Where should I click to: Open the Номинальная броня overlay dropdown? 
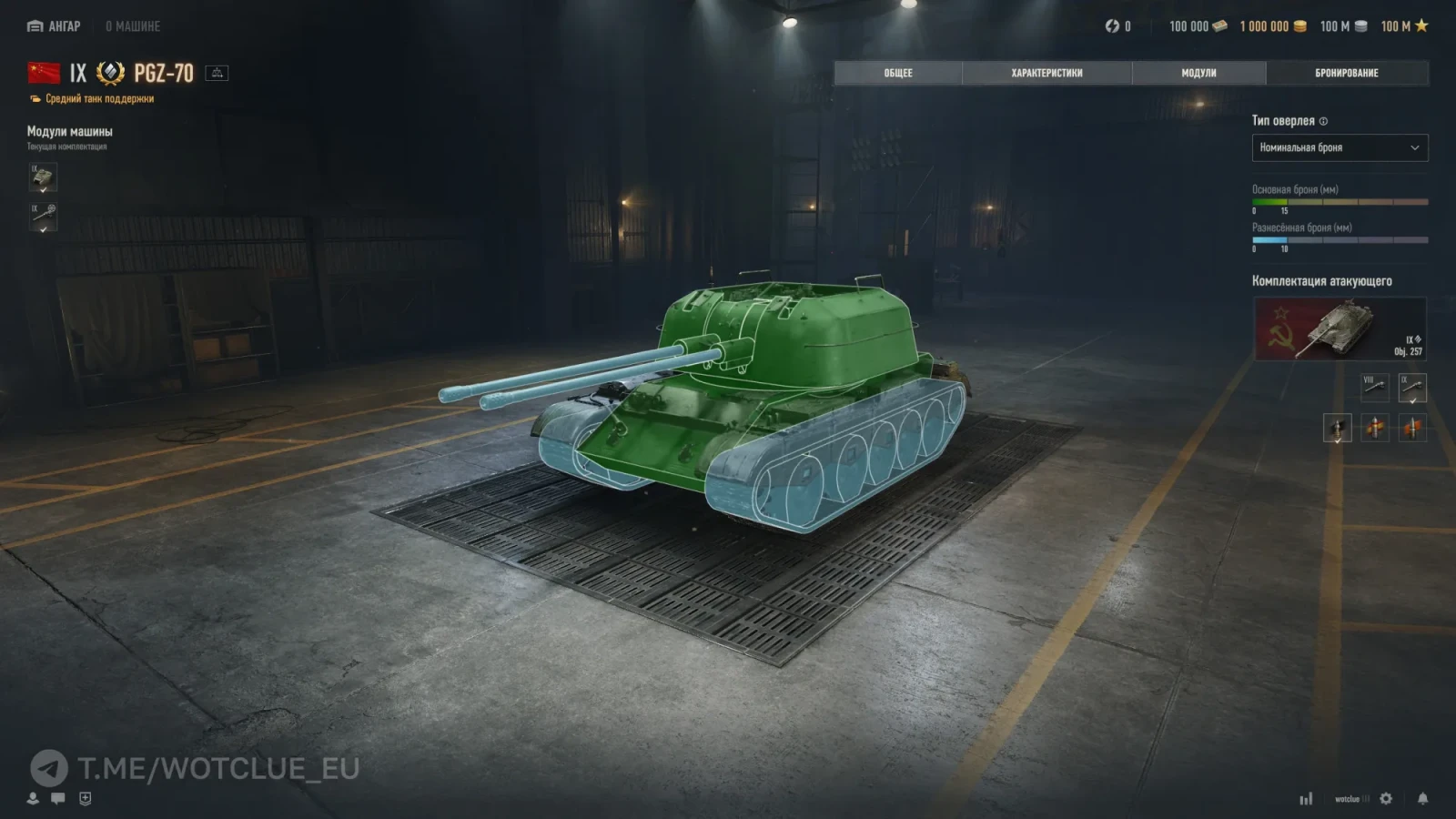(x=1340, y=147)
